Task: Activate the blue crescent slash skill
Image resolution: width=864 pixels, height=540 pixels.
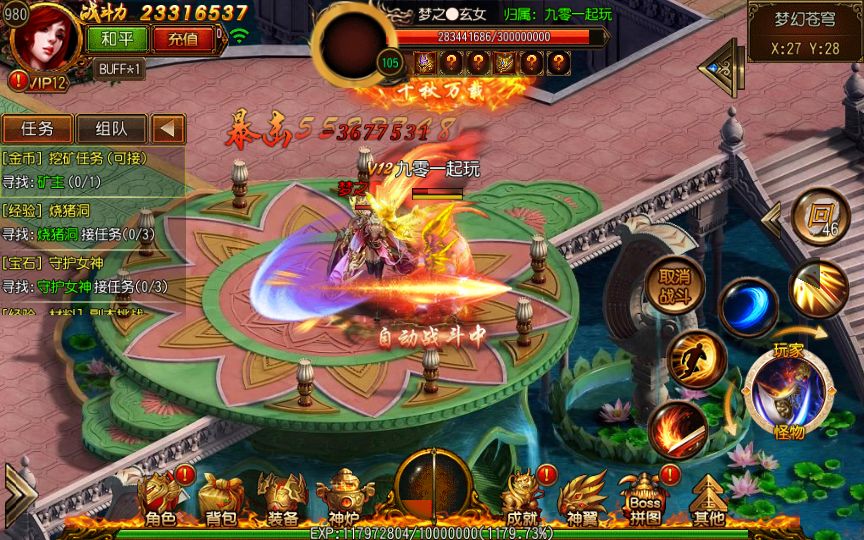Action: click(x=747, y=307)
